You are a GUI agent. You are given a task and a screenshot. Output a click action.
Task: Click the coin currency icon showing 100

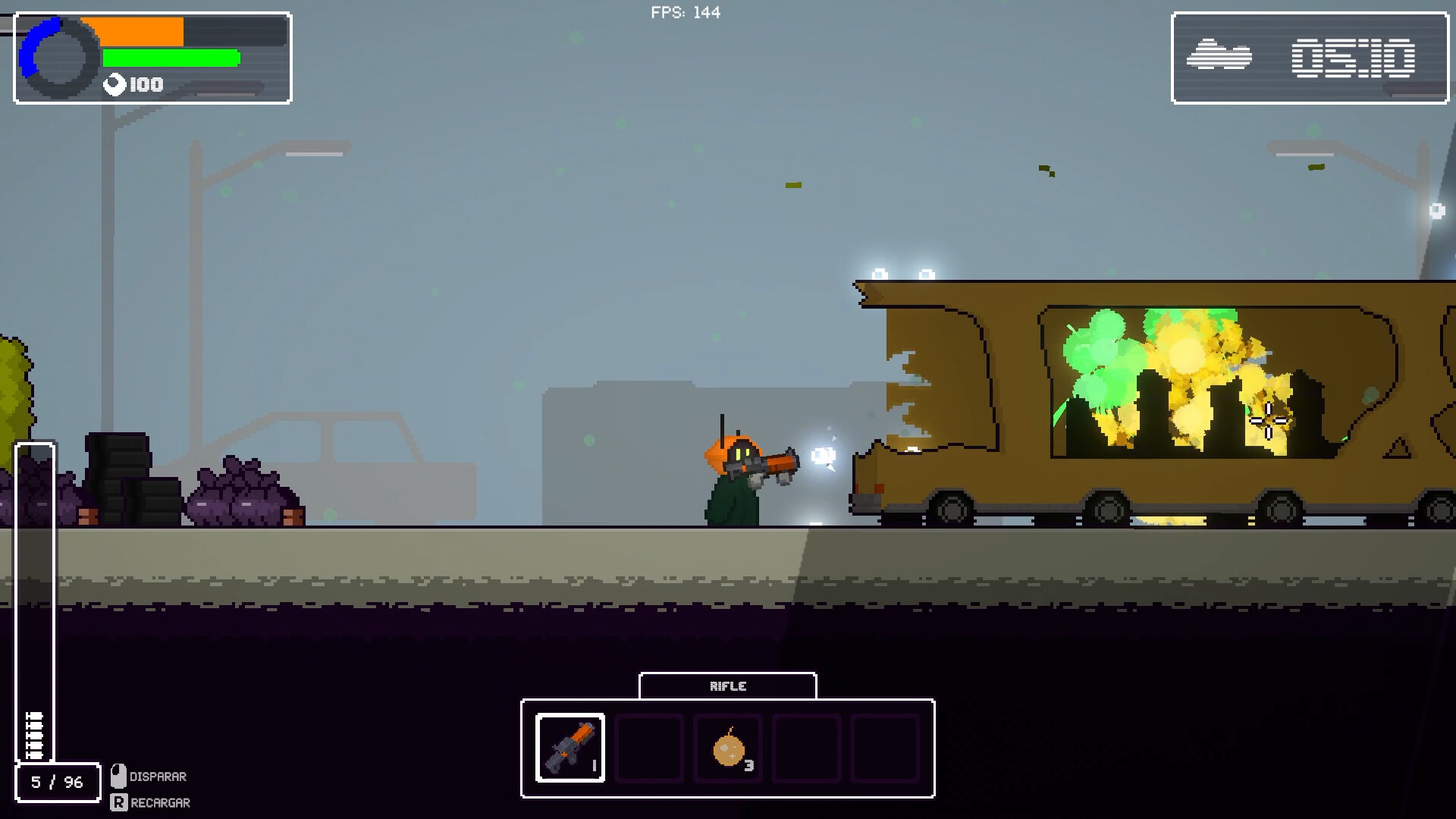click(x=114, y=83)
